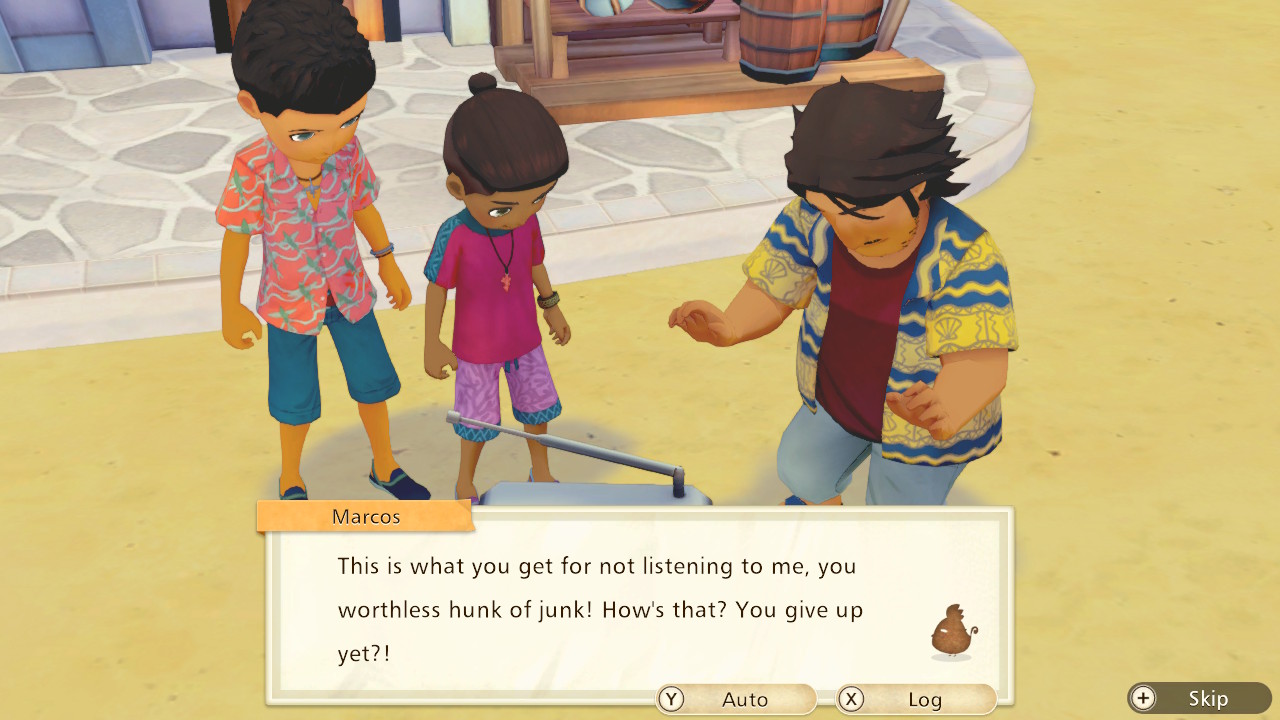Image resolution: width=1280 pixels, height=720 pixels.
Task: Skip the cutscene
Action: (1199, 698)
